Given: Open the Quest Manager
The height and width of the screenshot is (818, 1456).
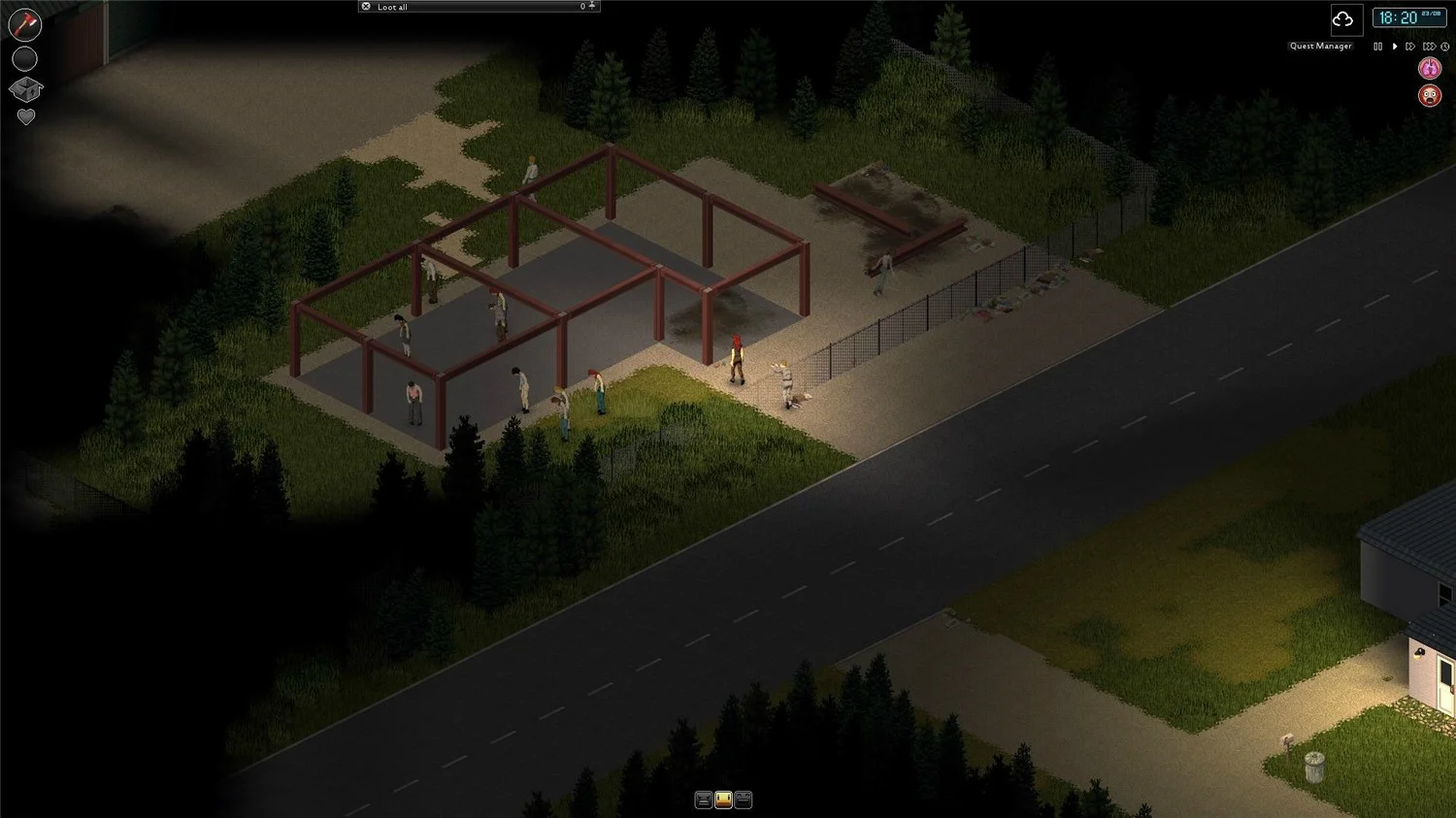Looking at the screenshot, I should pyautogui.click(x=1320, y=46).
